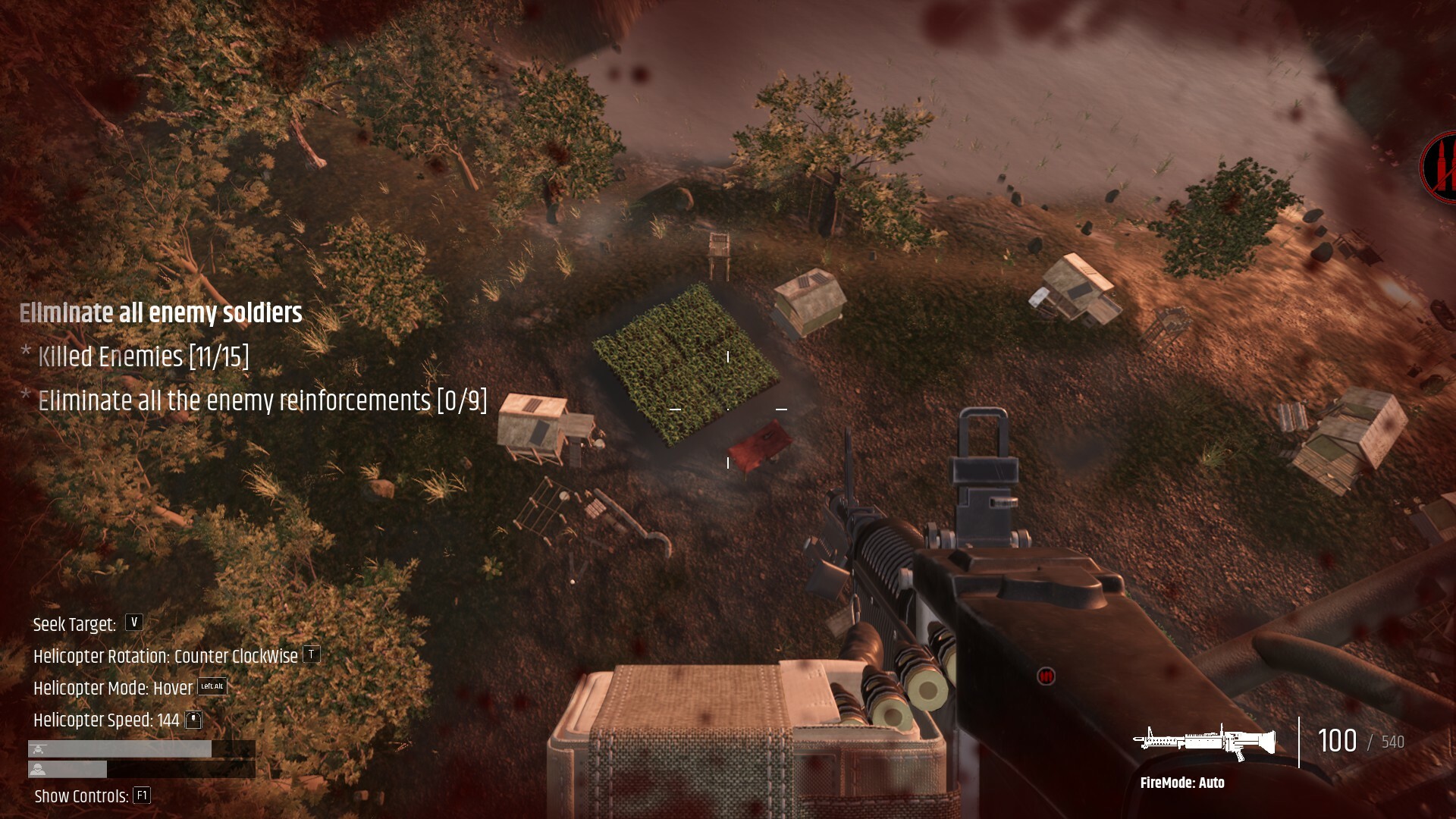
Task: Click the red bullets emblem at the screen edge
Action: pos(1439,168)
